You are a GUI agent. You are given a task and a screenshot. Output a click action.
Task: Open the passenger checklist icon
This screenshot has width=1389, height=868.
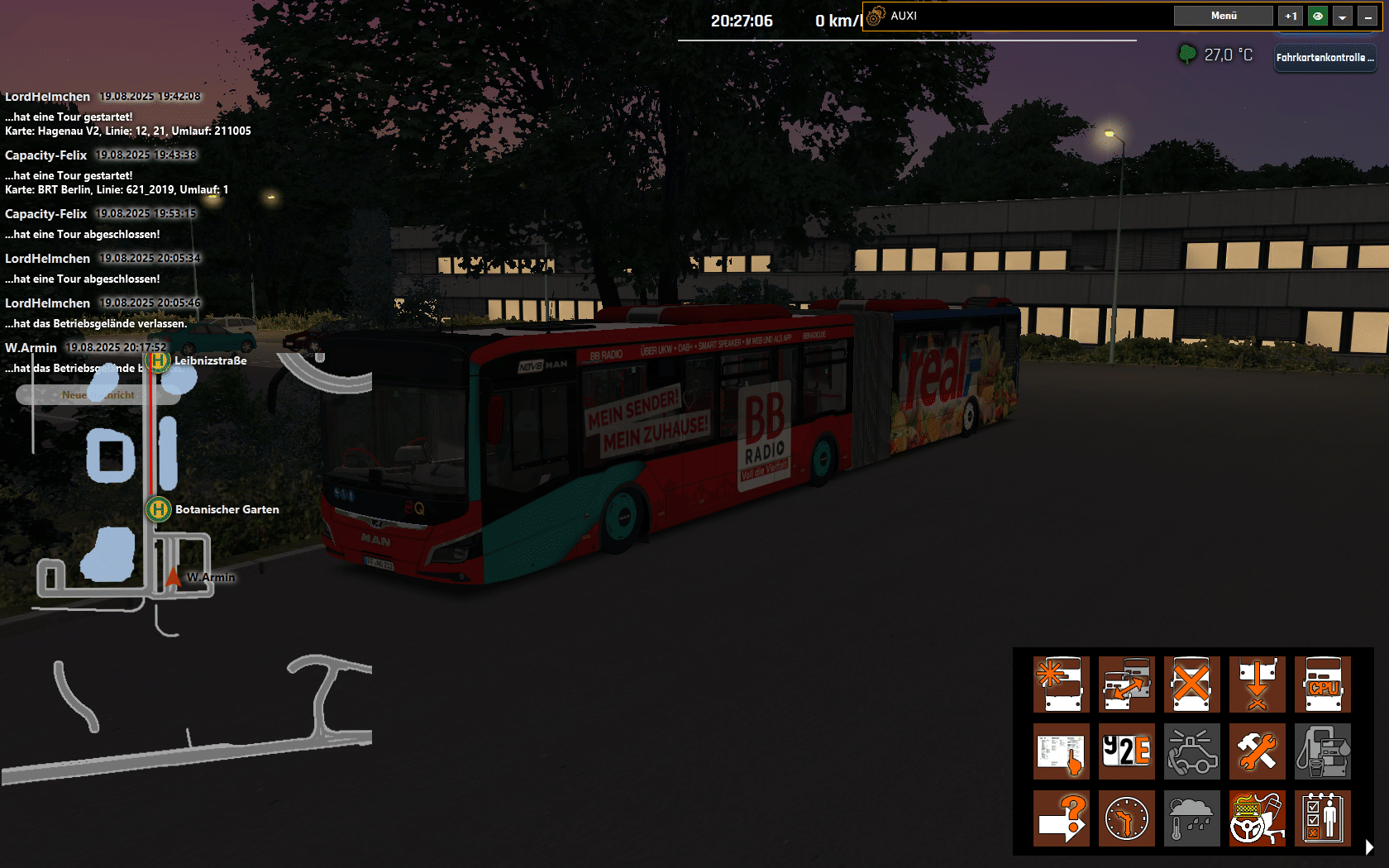pyautogui.click(x=1322, y=818)
